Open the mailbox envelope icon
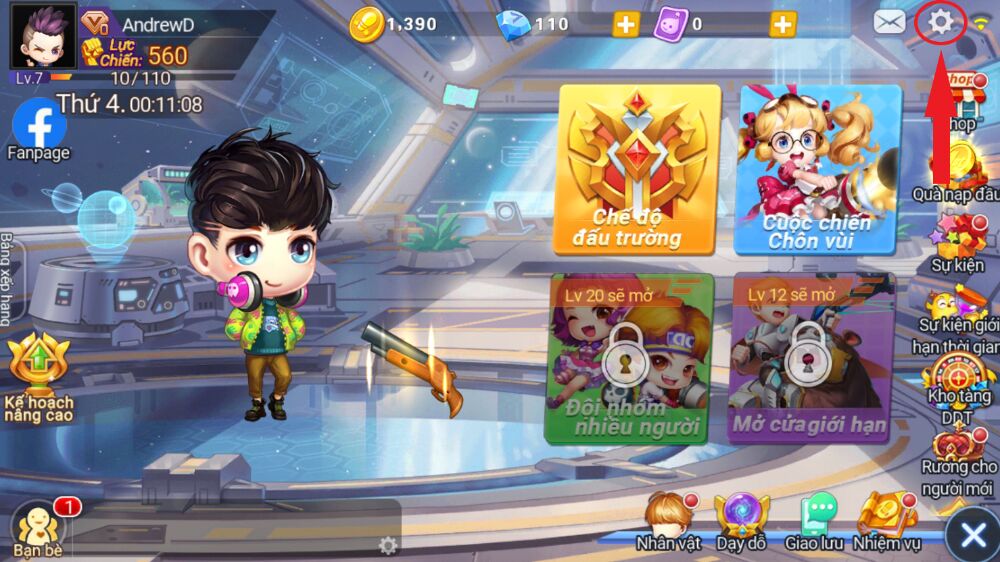 pos(889,22)
